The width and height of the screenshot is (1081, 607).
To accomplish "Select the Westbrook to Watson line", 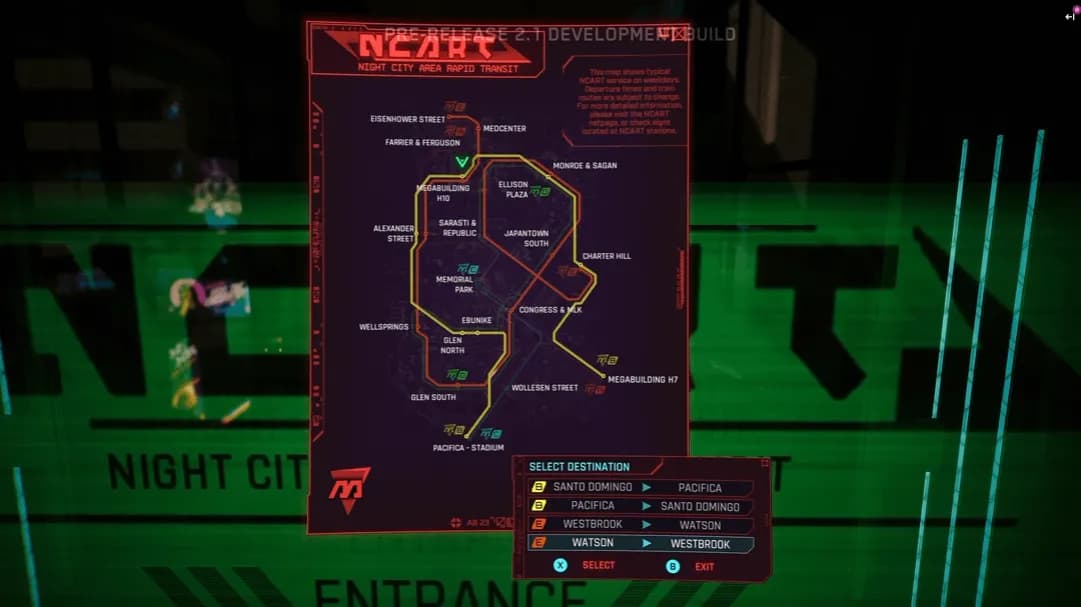I will (x=640, y=525).
